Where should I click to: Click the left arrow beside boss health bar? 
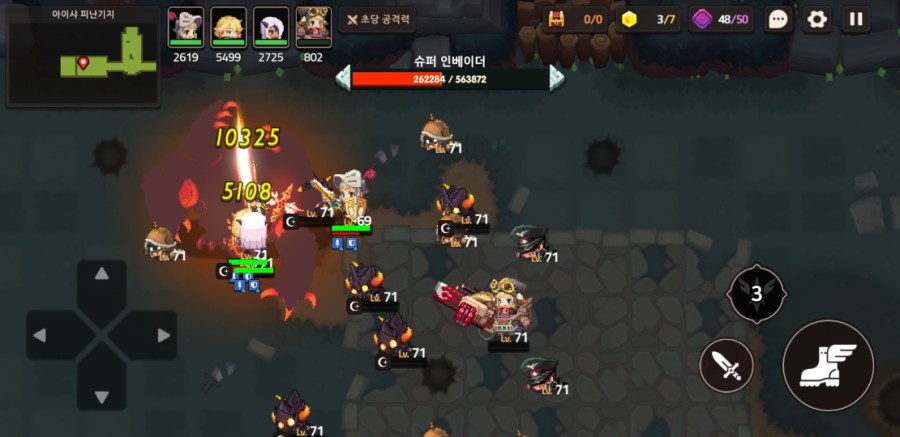[343, 78]
